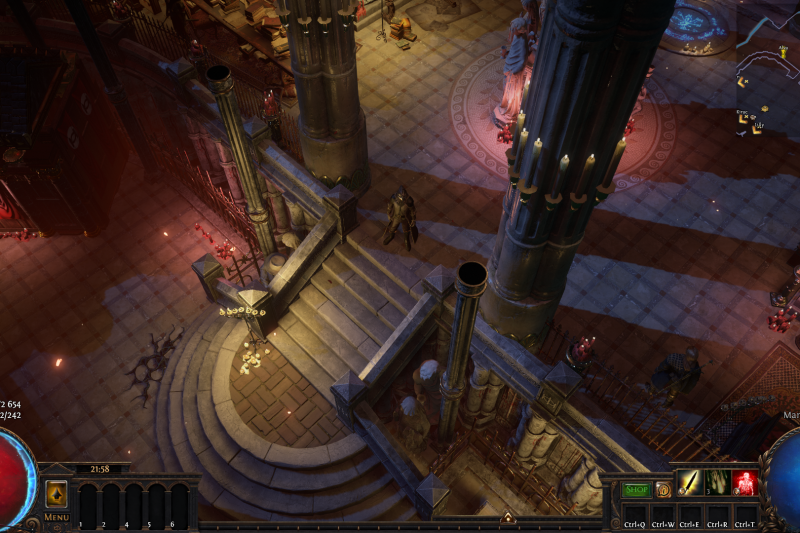The image size is (800, 533).
Task: Open the overlay map in the corner
Action: [767, 70]
